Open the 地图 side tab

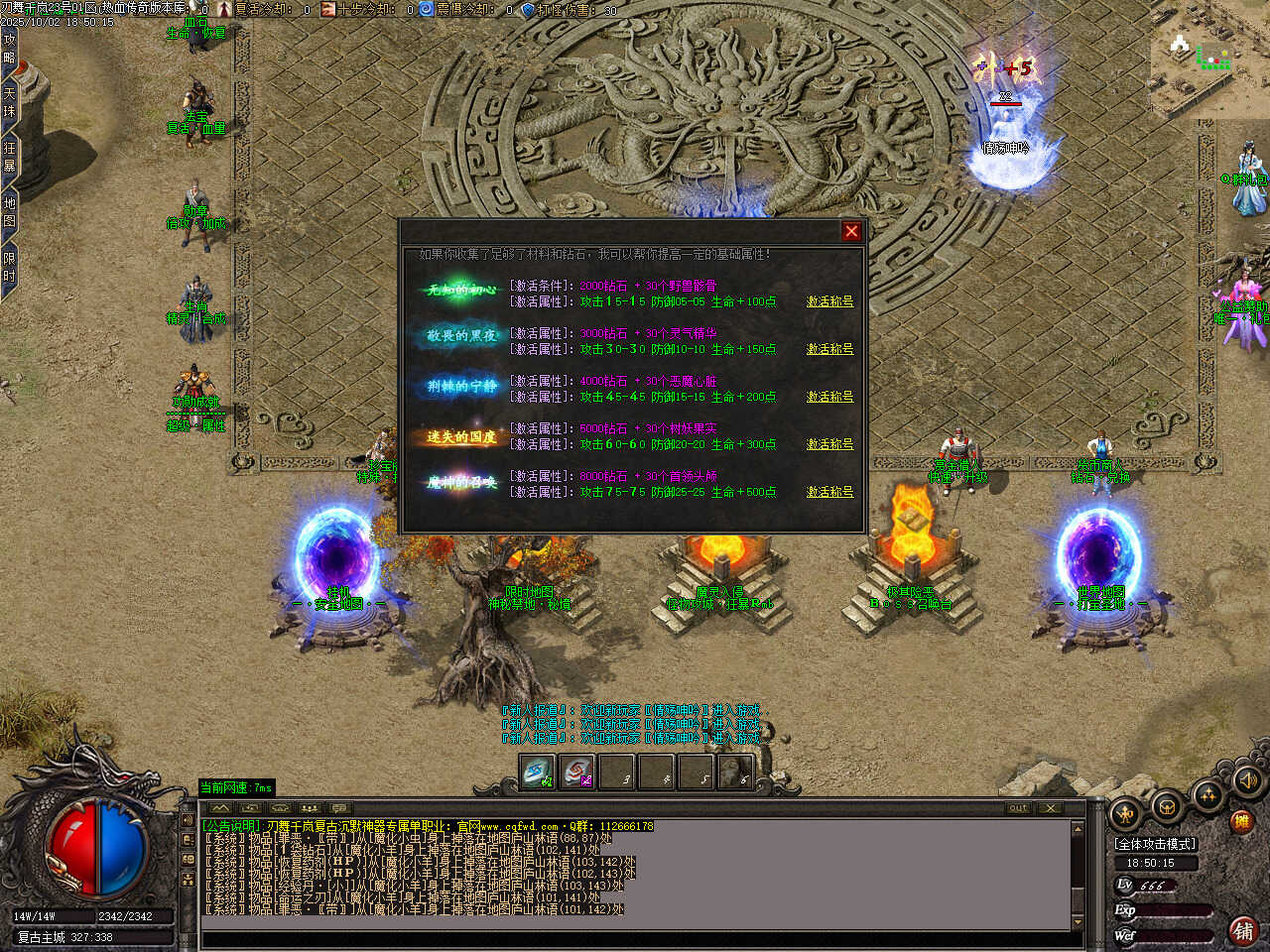point(9,211)
